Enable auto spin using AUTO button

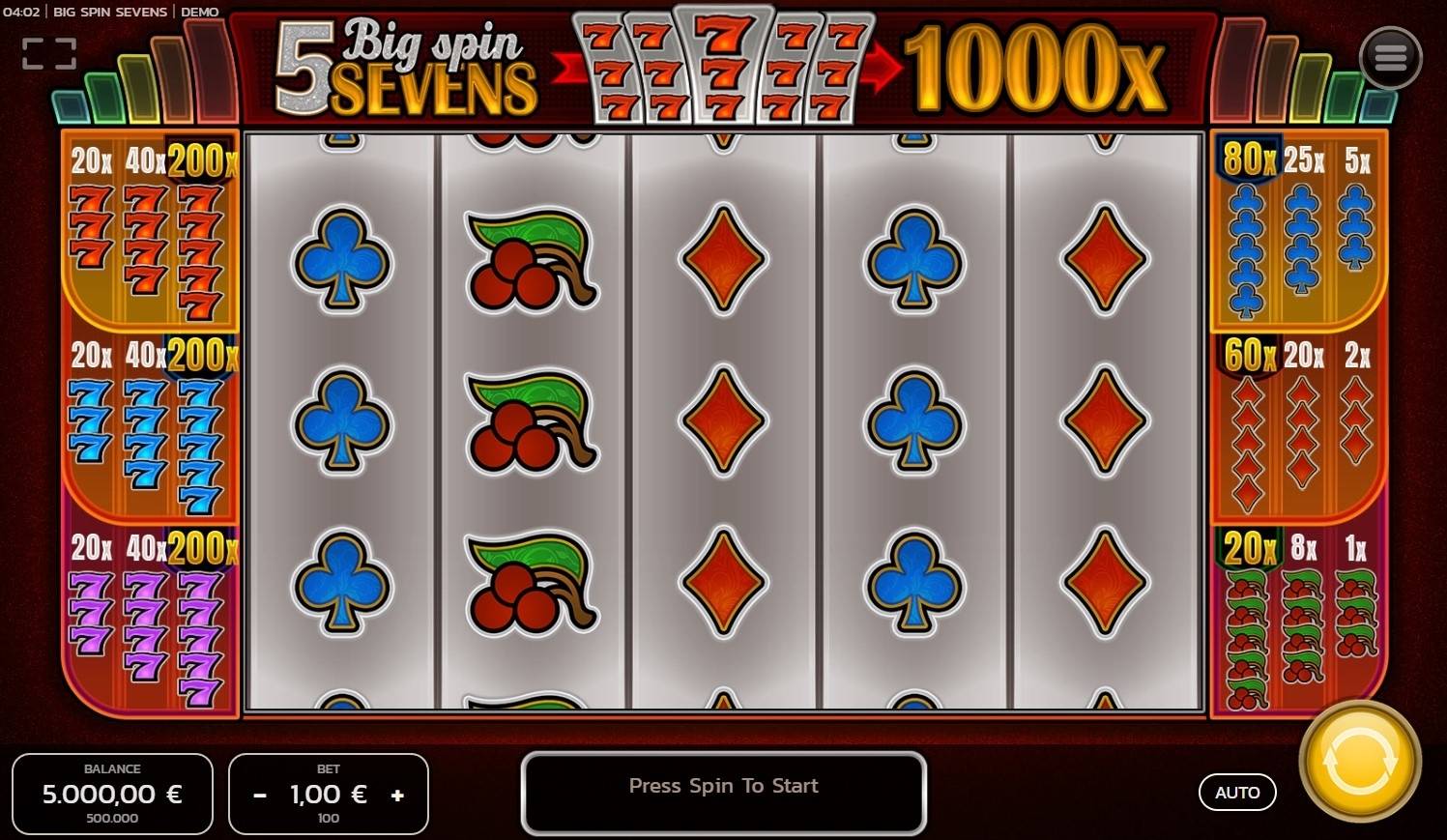[x=1238, y=792]
